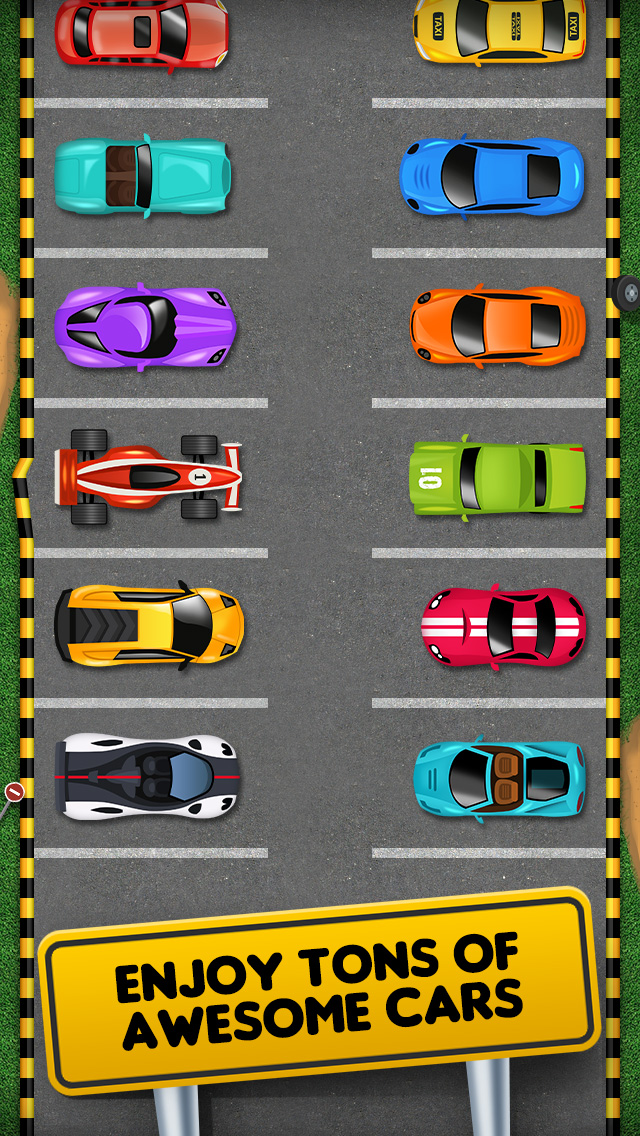The height and width of the screenshot is (1136, 640).
Task: Pick the red Formula 1 race car
Action: point(148,477)
